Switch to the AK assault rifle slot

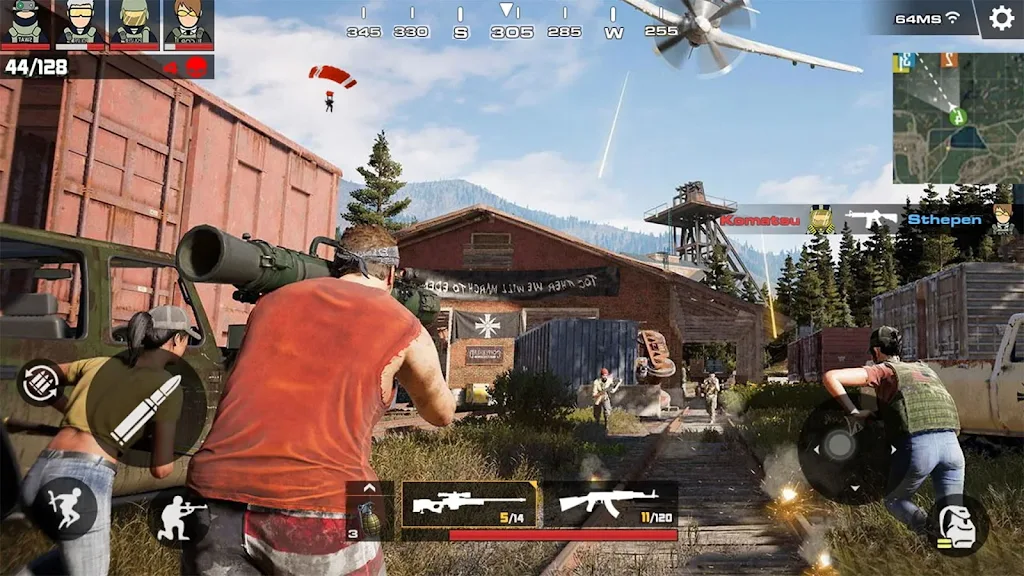pos(609,504)
